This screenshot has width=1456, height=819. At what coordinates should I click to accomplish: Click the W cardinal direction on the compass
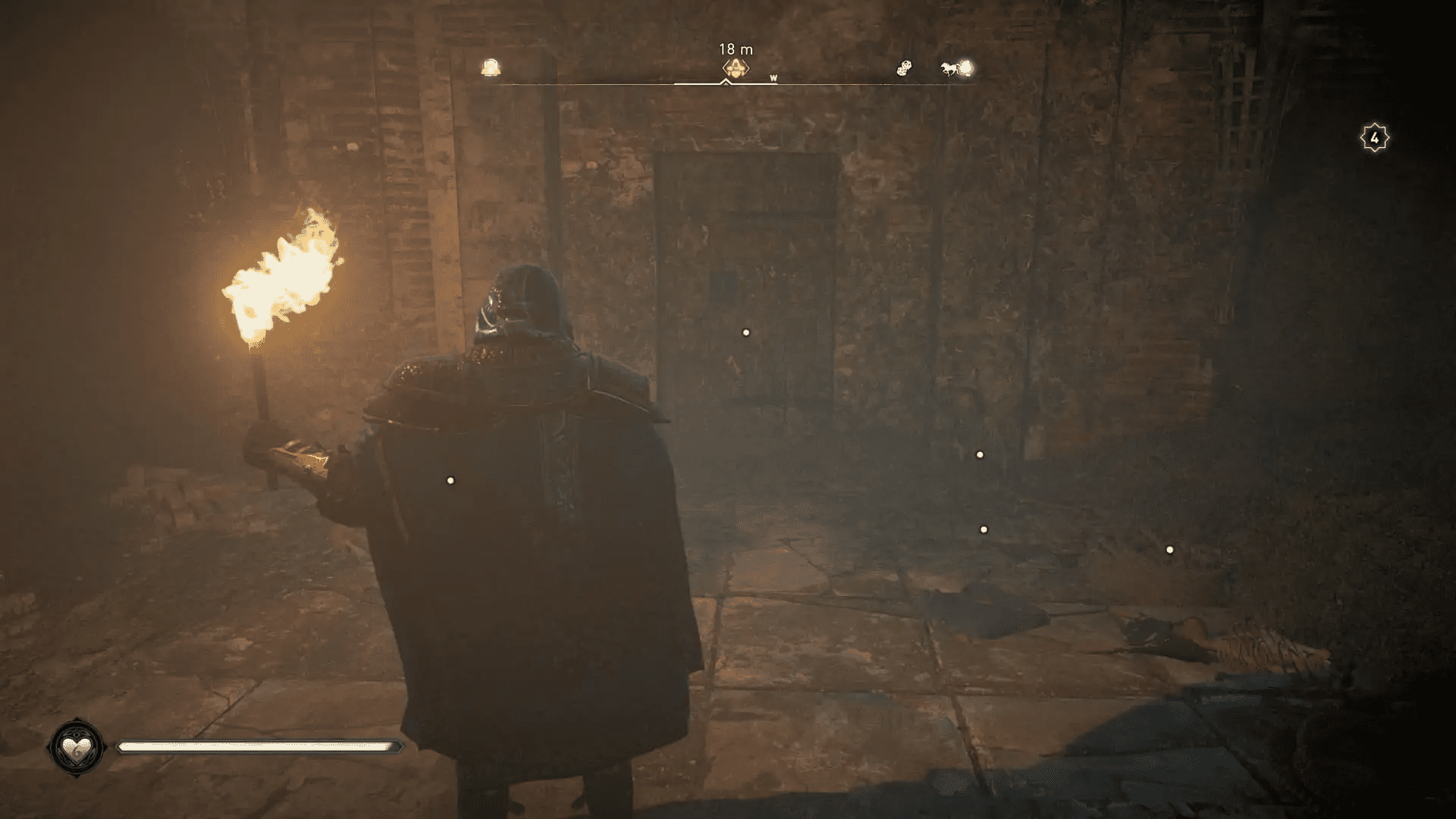click(773, 78)
